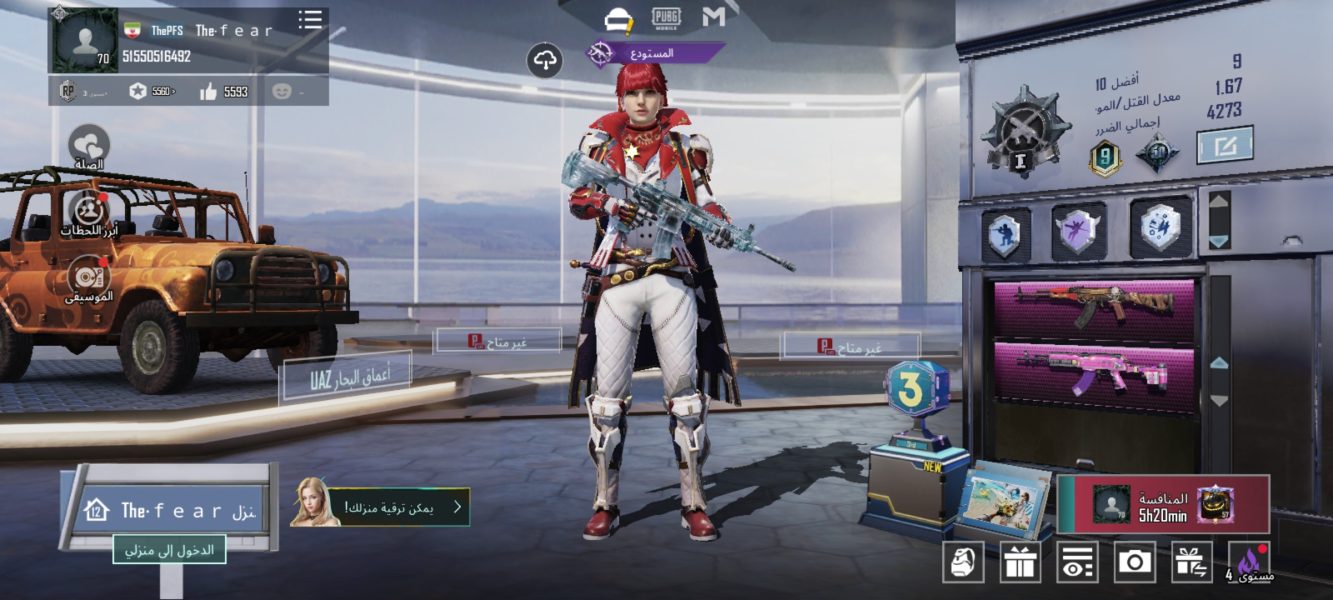1333x600 pixels.
Task: Select the orange AKM weapon slot
Action: pos(1094,307)
